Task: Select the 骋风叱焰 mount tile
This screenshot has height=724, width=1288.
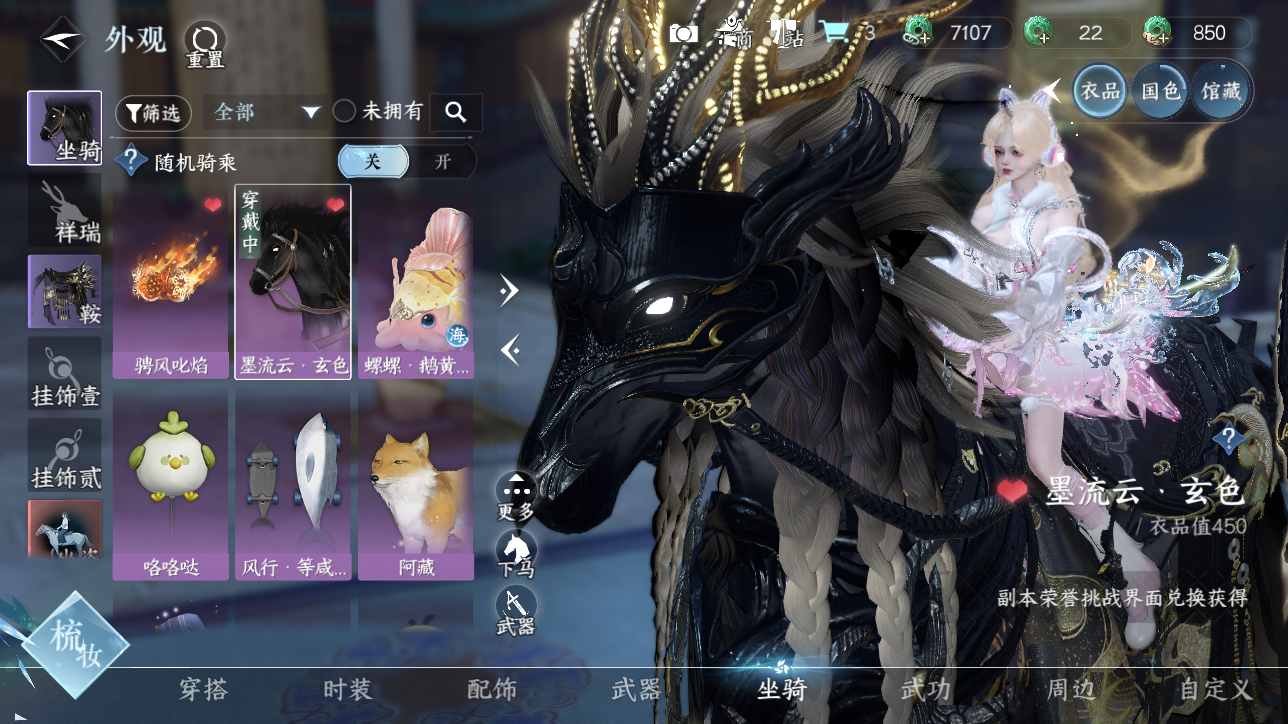Action: click(171, 283)
